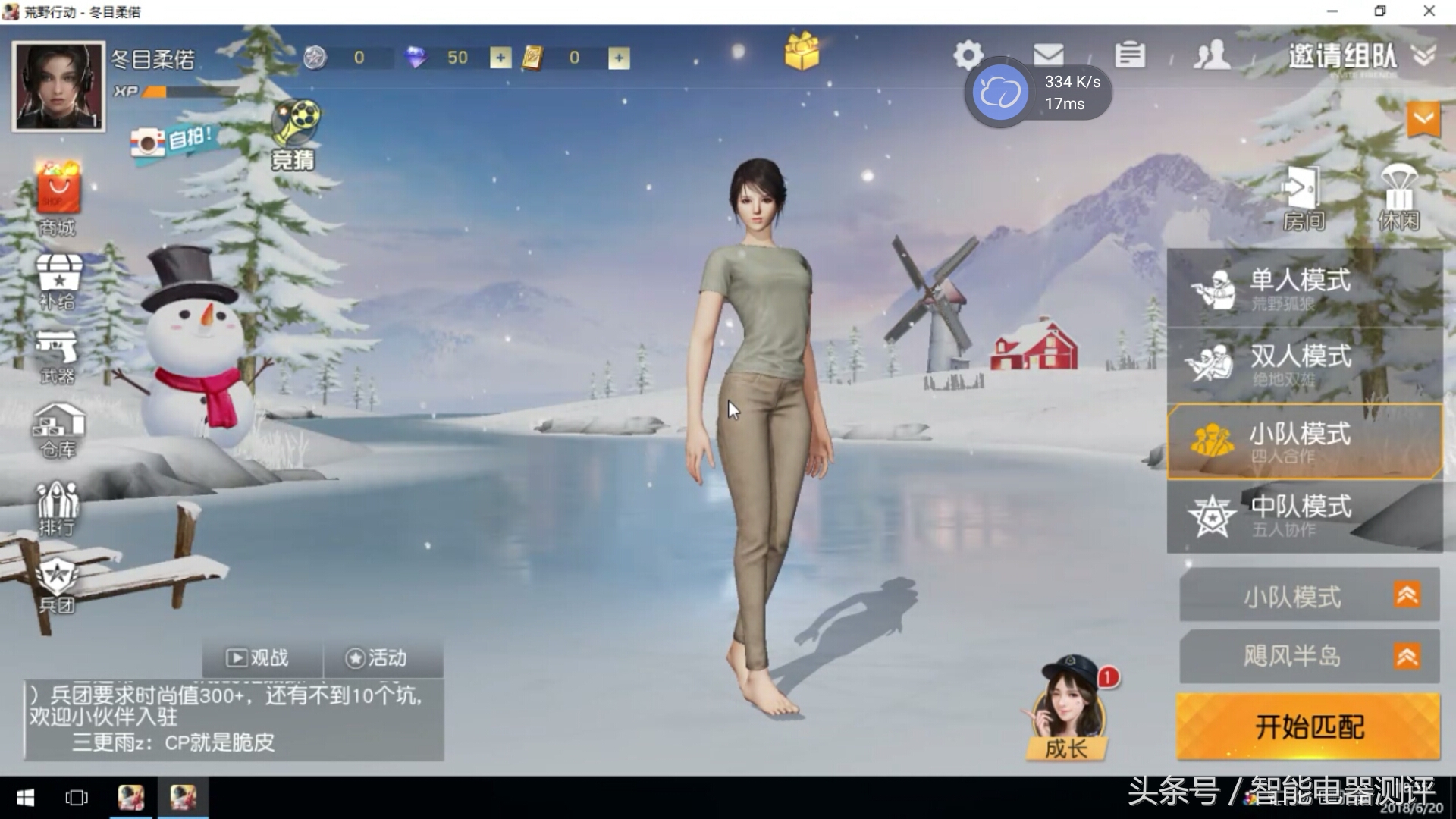Switch to the 活动 activities tab
Screen dimensions: 1456x819
377,657
